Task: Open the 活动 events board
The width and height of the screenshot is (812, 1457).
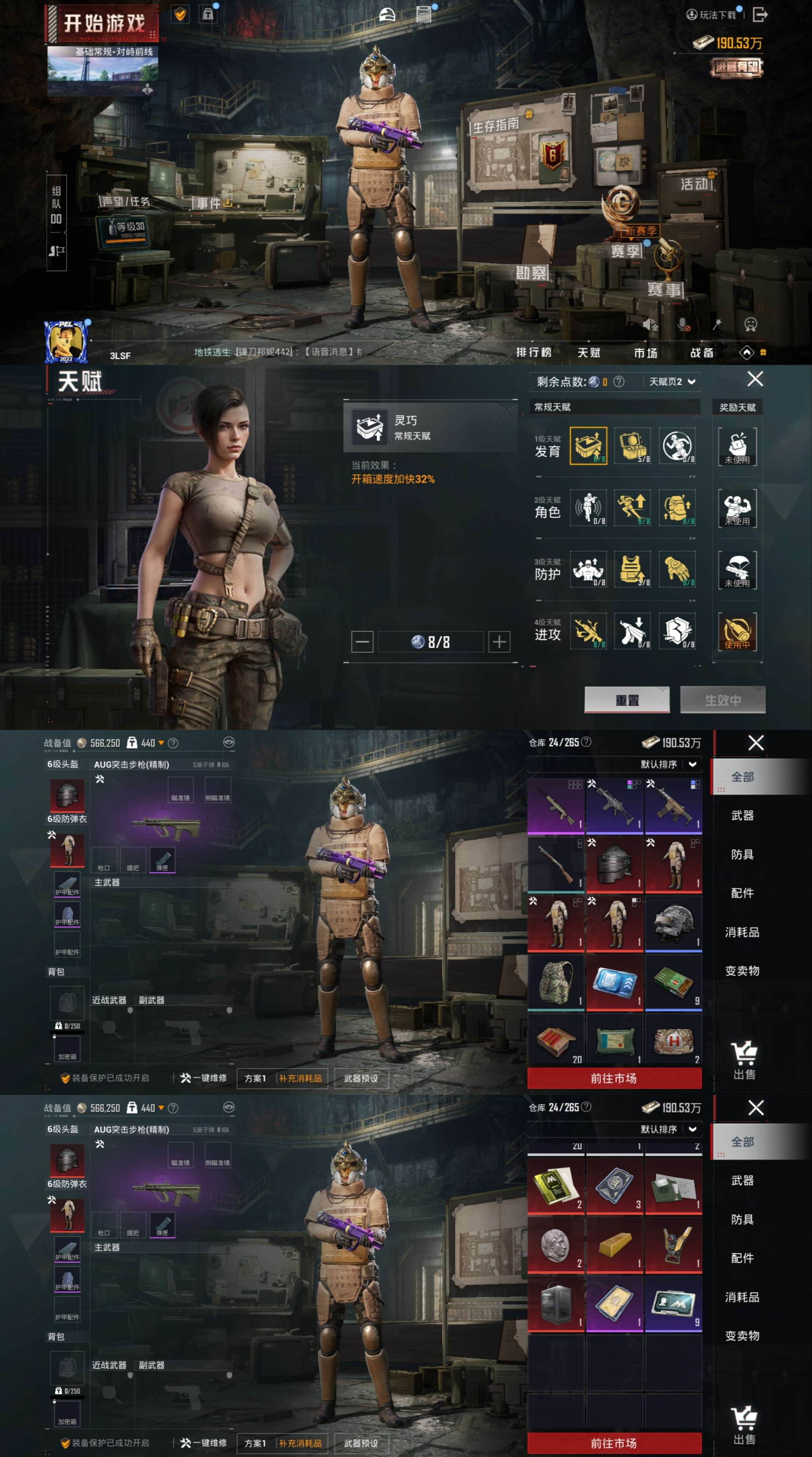Action: pyautogui.click(x=694, y=184)
